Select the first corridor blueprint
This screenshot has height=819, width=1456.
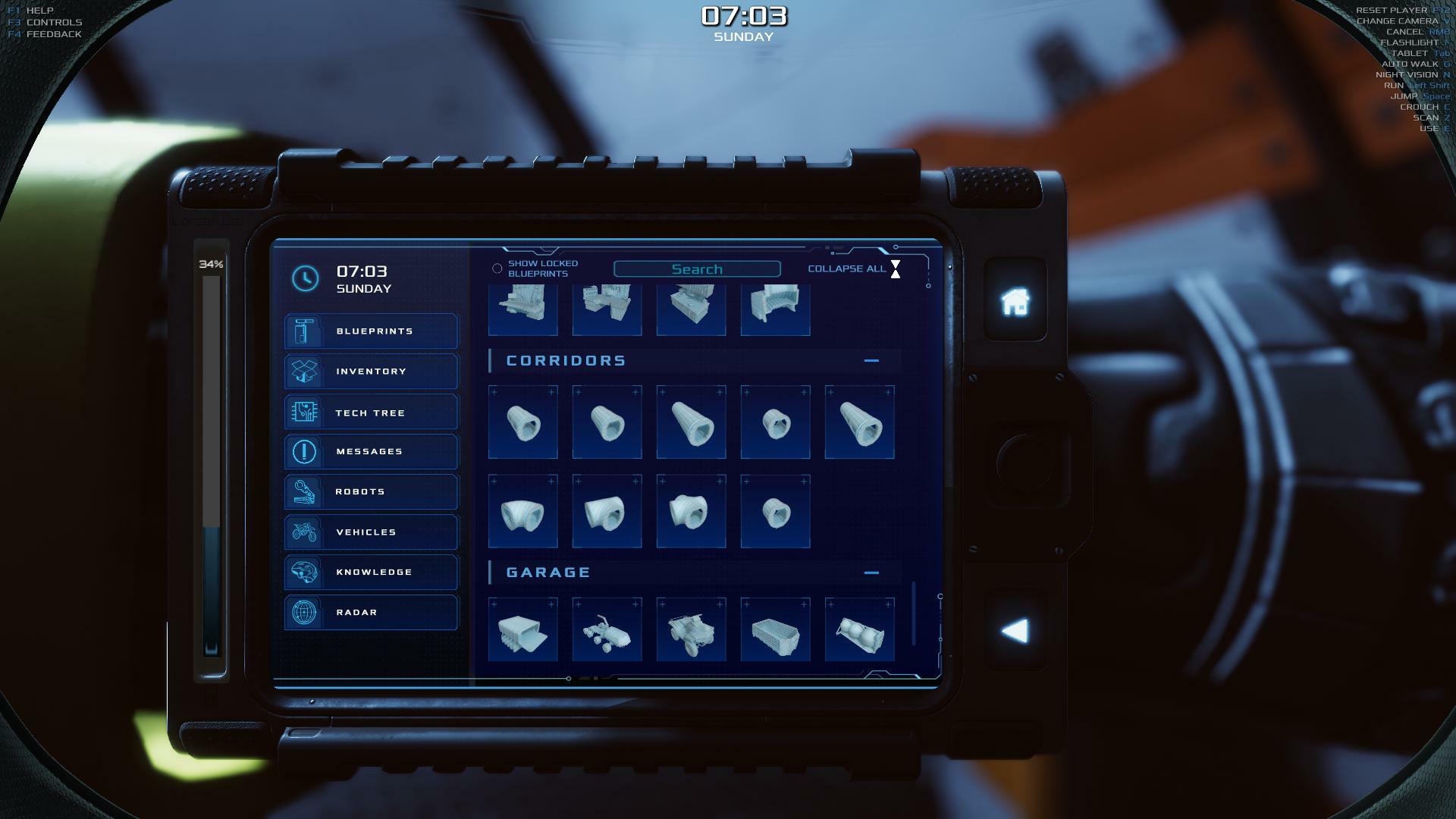pos(522,423)
